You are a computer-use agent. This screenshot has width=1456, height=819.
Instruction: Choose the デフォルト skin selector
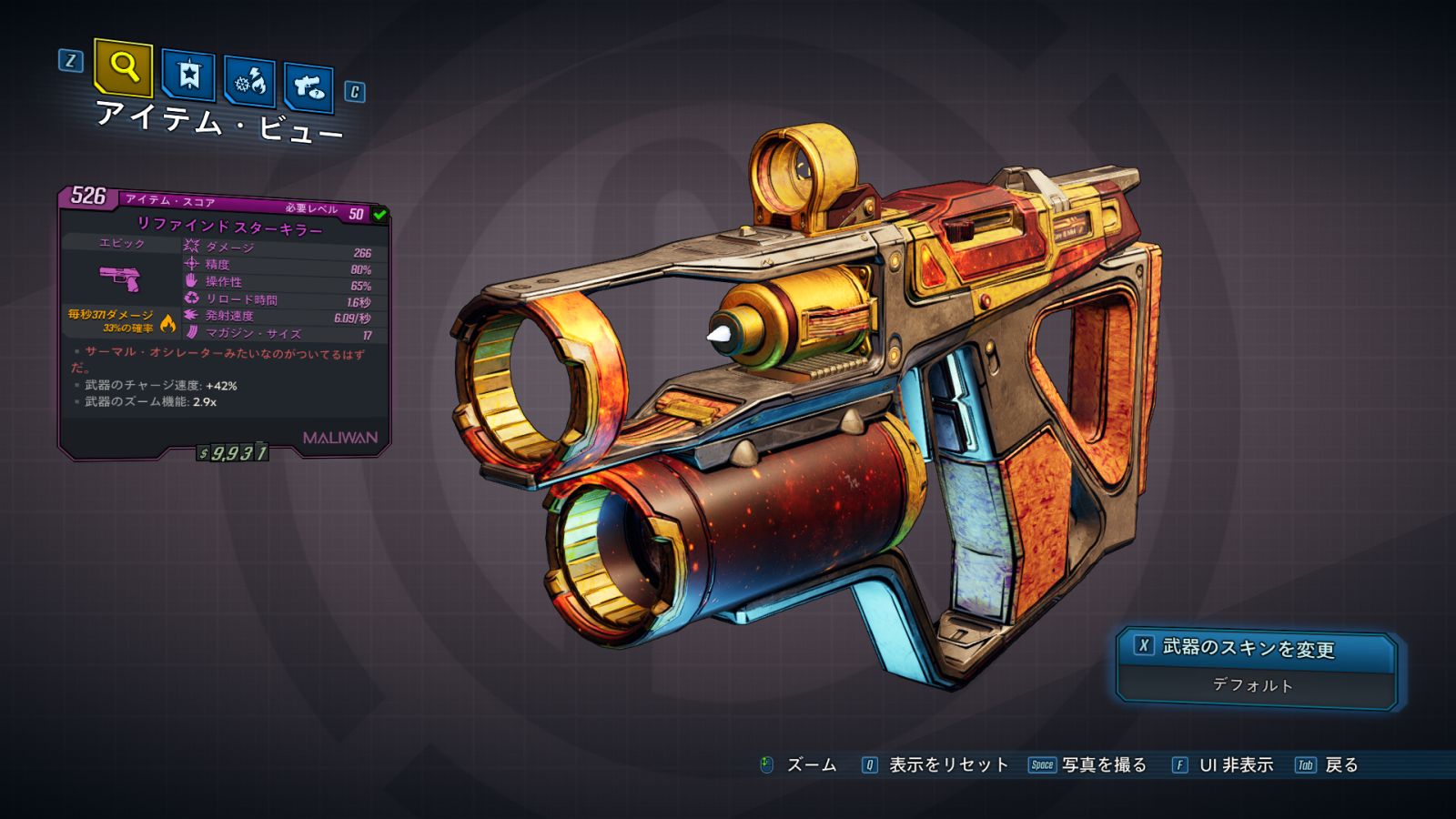(x=1254, y=685)
